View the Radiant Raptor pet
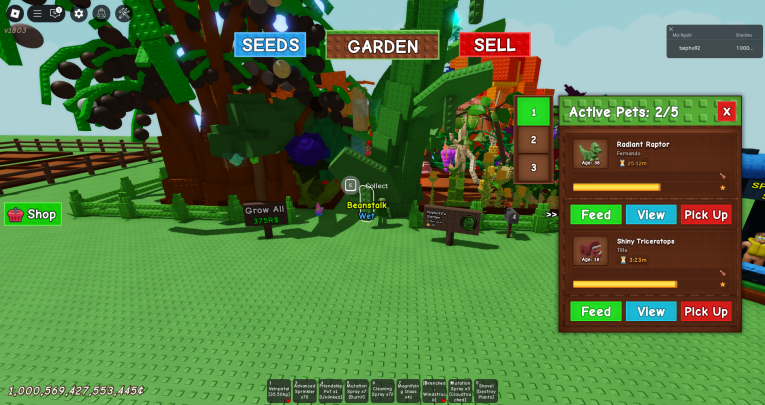The image size is (765, 405). pyautogui.click(x=651, y=215)
